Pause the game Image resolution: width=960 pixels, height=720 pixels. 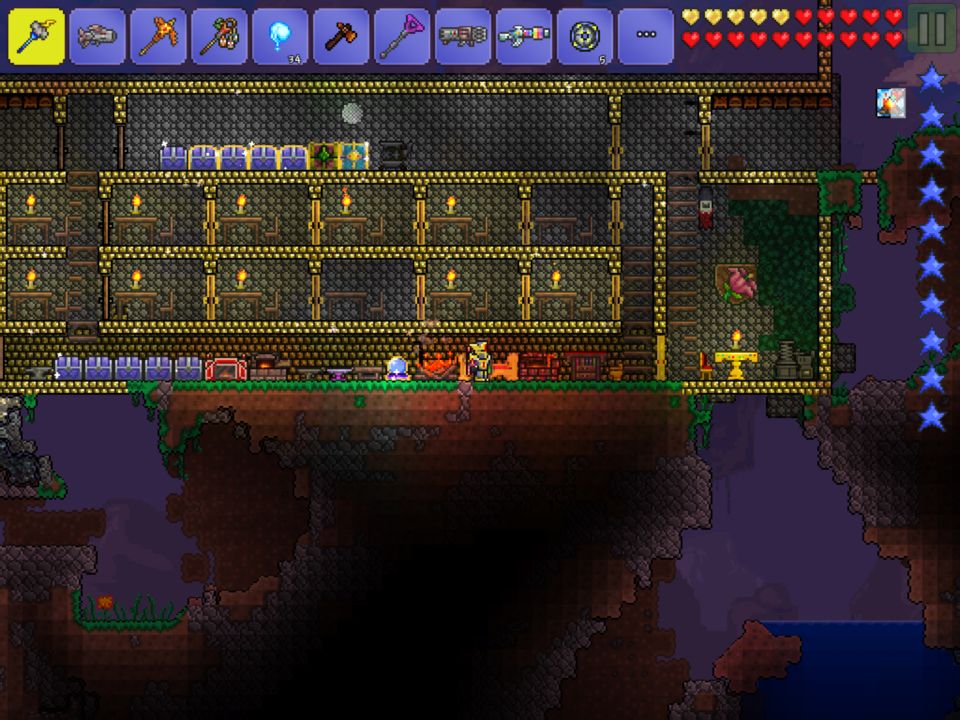pyautogui.click(x=931, y=29)
